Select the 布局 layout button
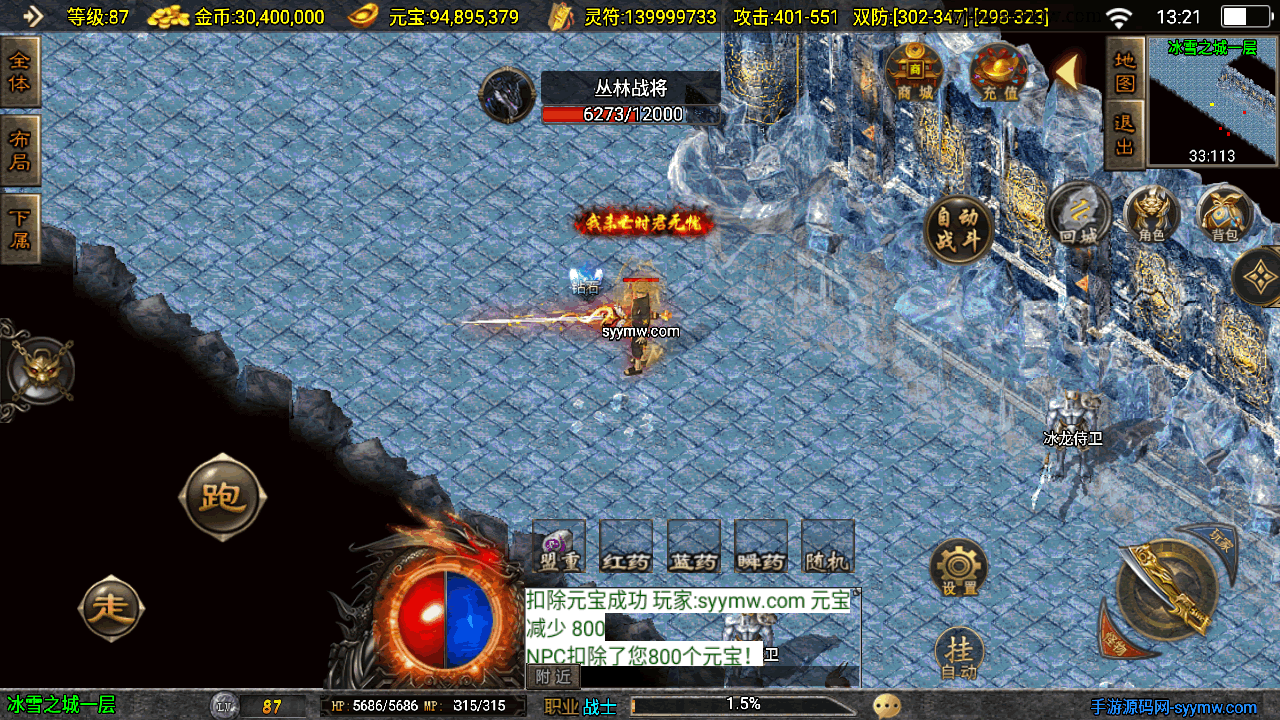Screen dimensions: 1280x720 pyautogui.click(x=20, y=151)
